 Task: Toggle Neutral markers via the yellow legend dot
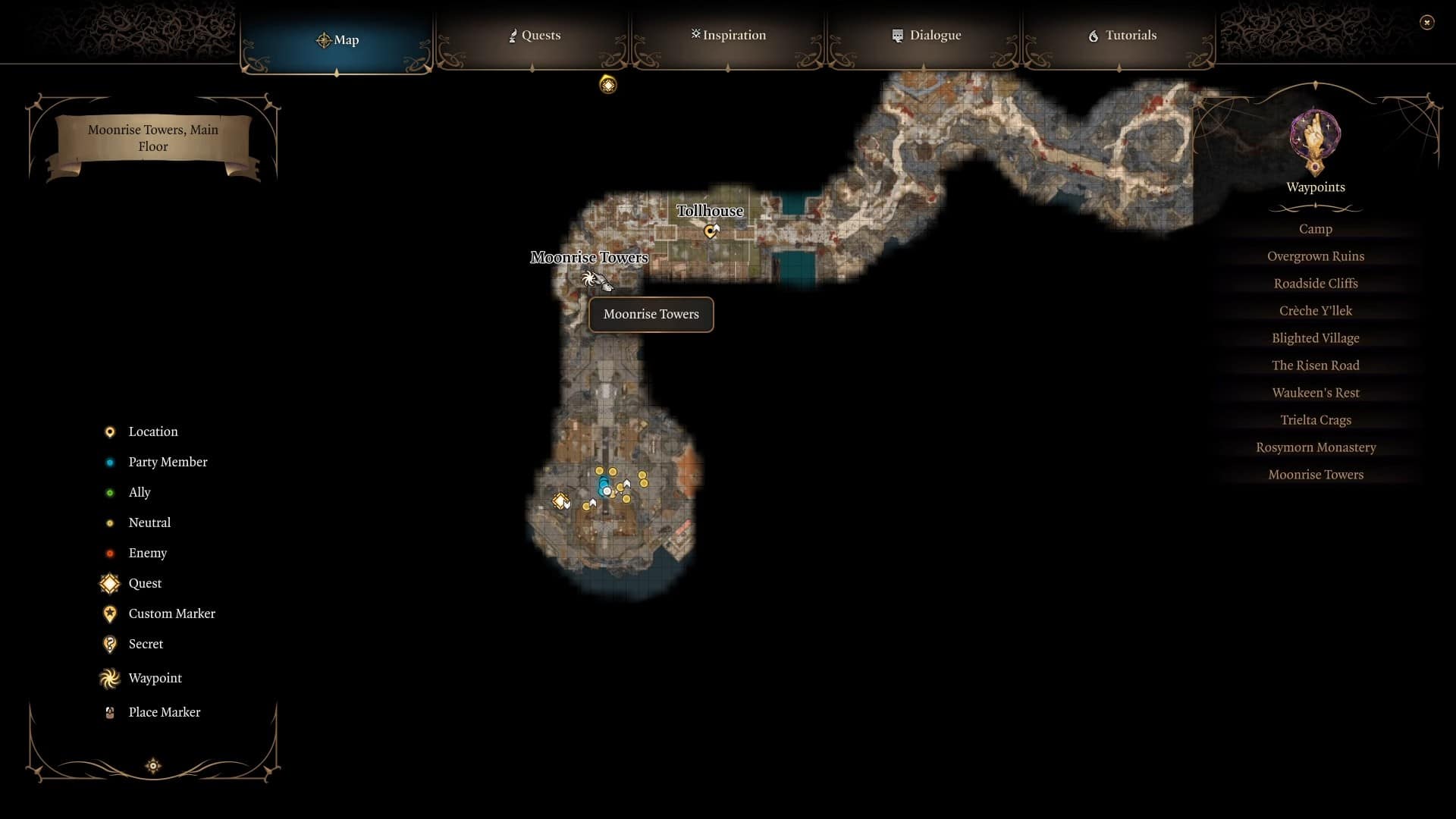click(x=111, y=522)
